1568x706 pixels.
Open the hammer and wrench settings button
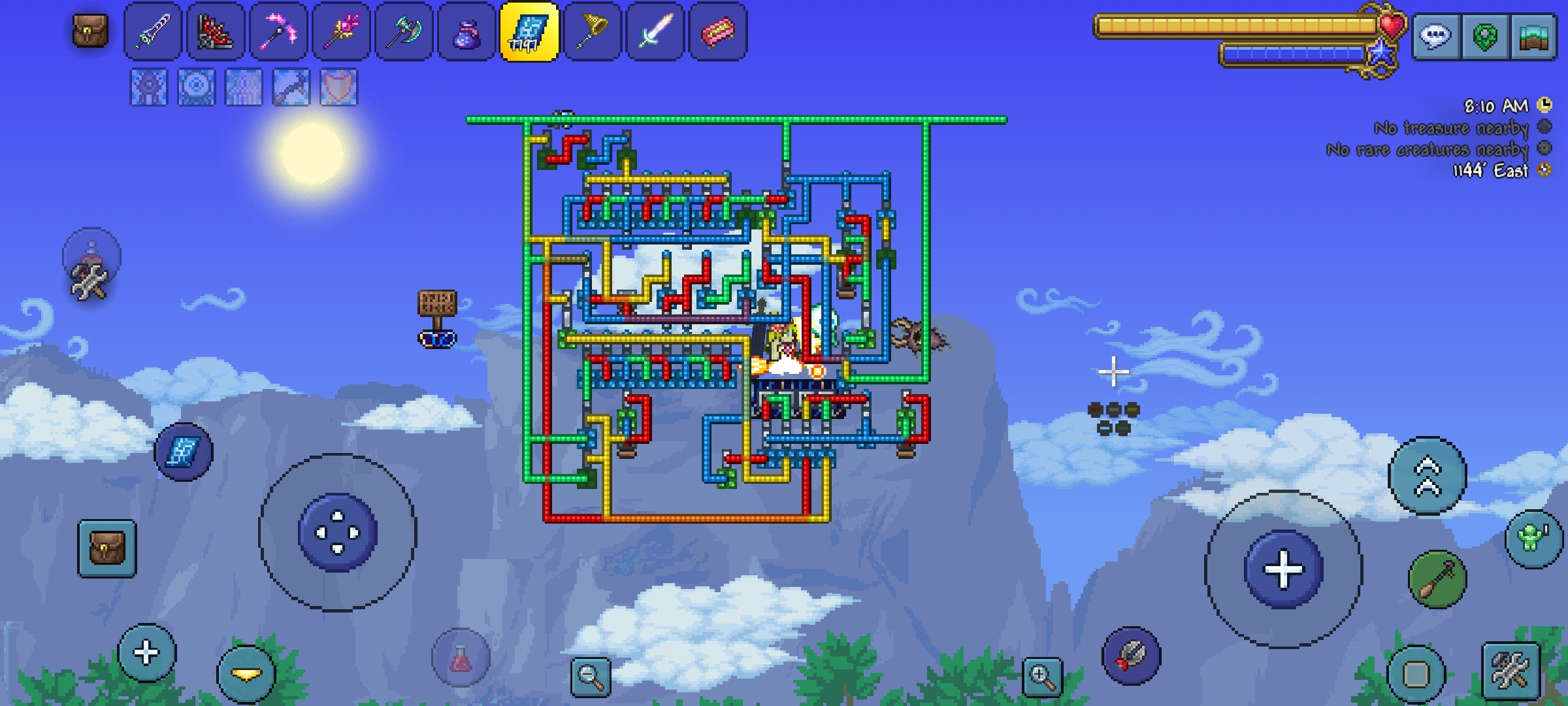(1511, 671)
